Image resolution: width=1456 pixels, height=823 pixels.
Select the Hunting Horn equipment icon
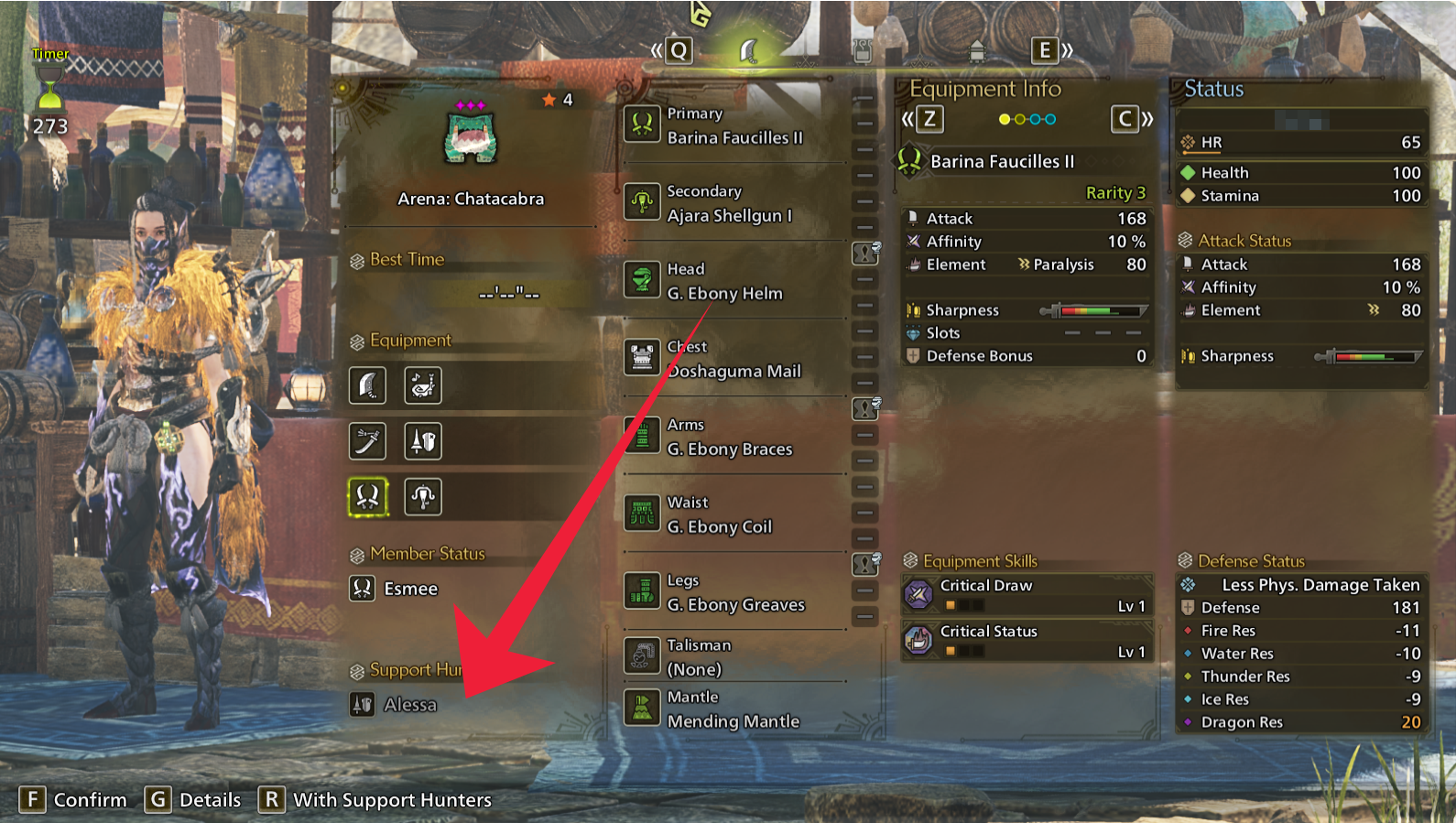423,385
